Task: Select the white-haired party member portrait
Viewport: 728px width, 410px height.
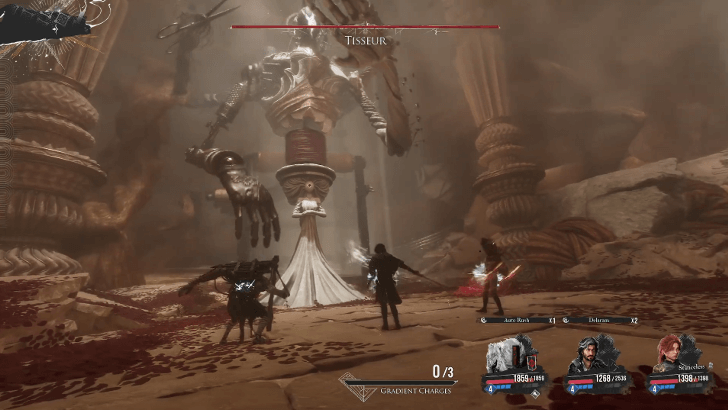Action: pos(510,355)
